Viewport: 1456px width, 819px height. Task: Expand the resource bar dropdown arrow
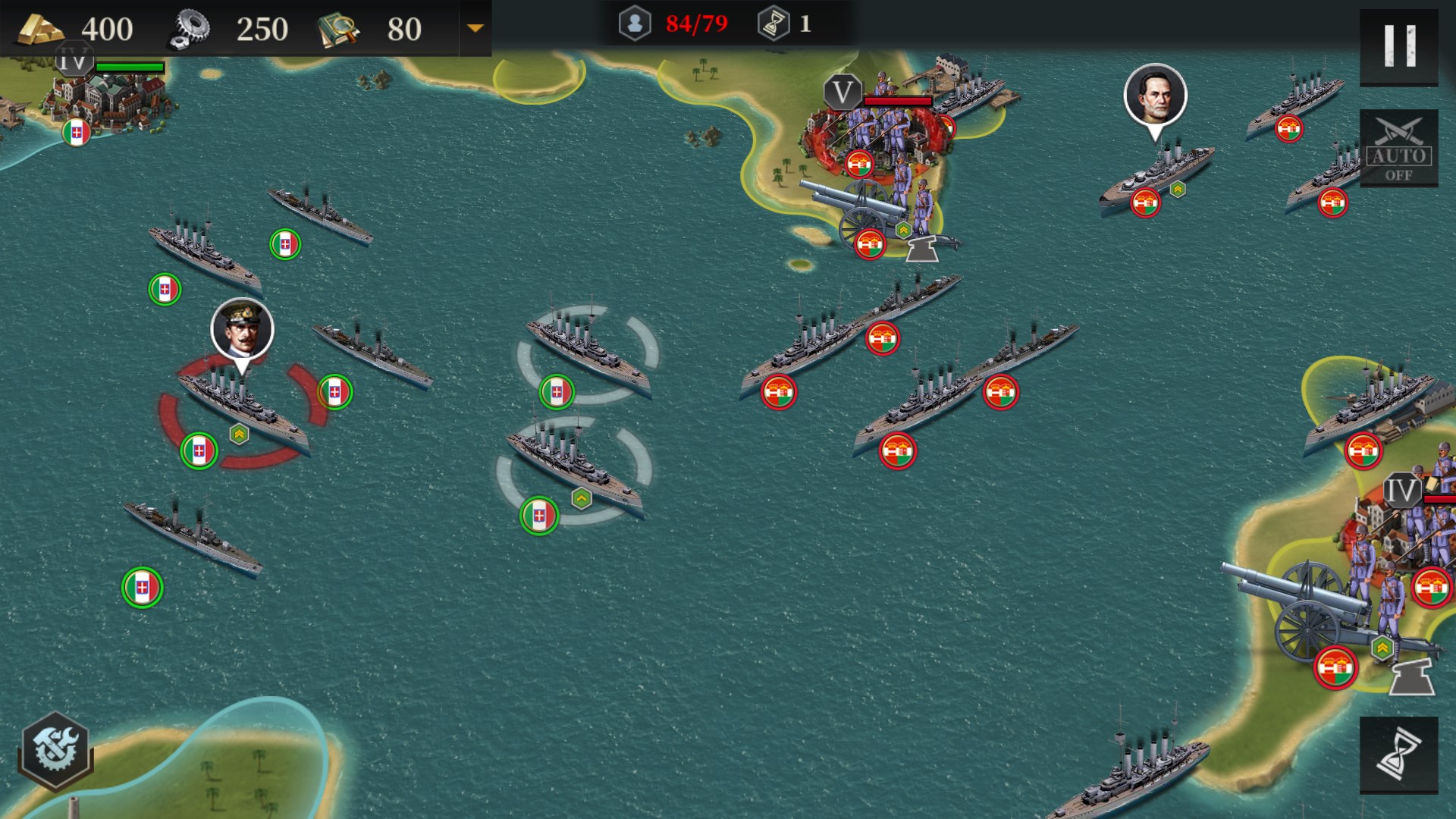(x=475, y=29)
